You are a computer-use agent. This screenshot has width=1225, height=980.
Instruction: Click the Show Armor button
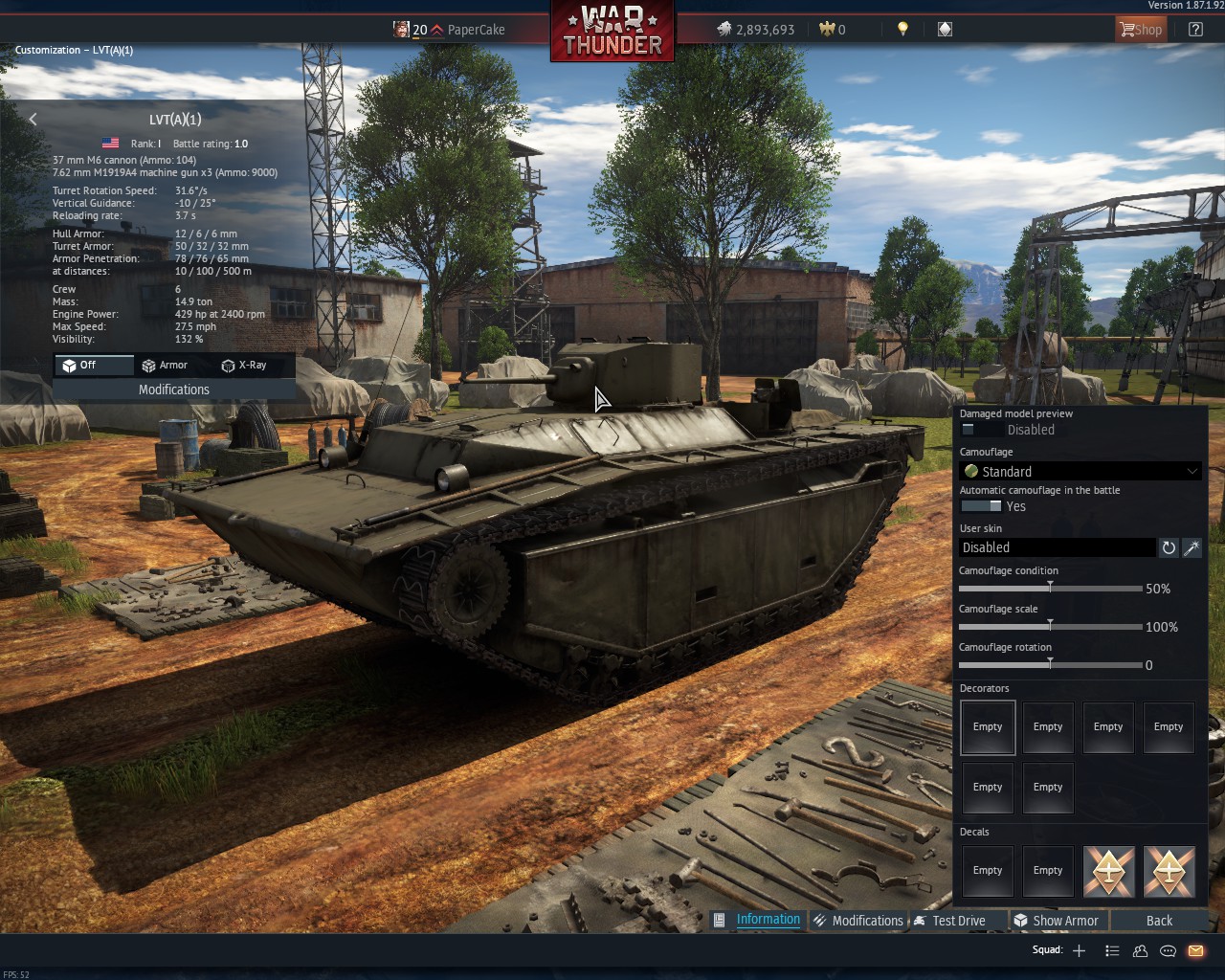click(x=1058, y=921)
